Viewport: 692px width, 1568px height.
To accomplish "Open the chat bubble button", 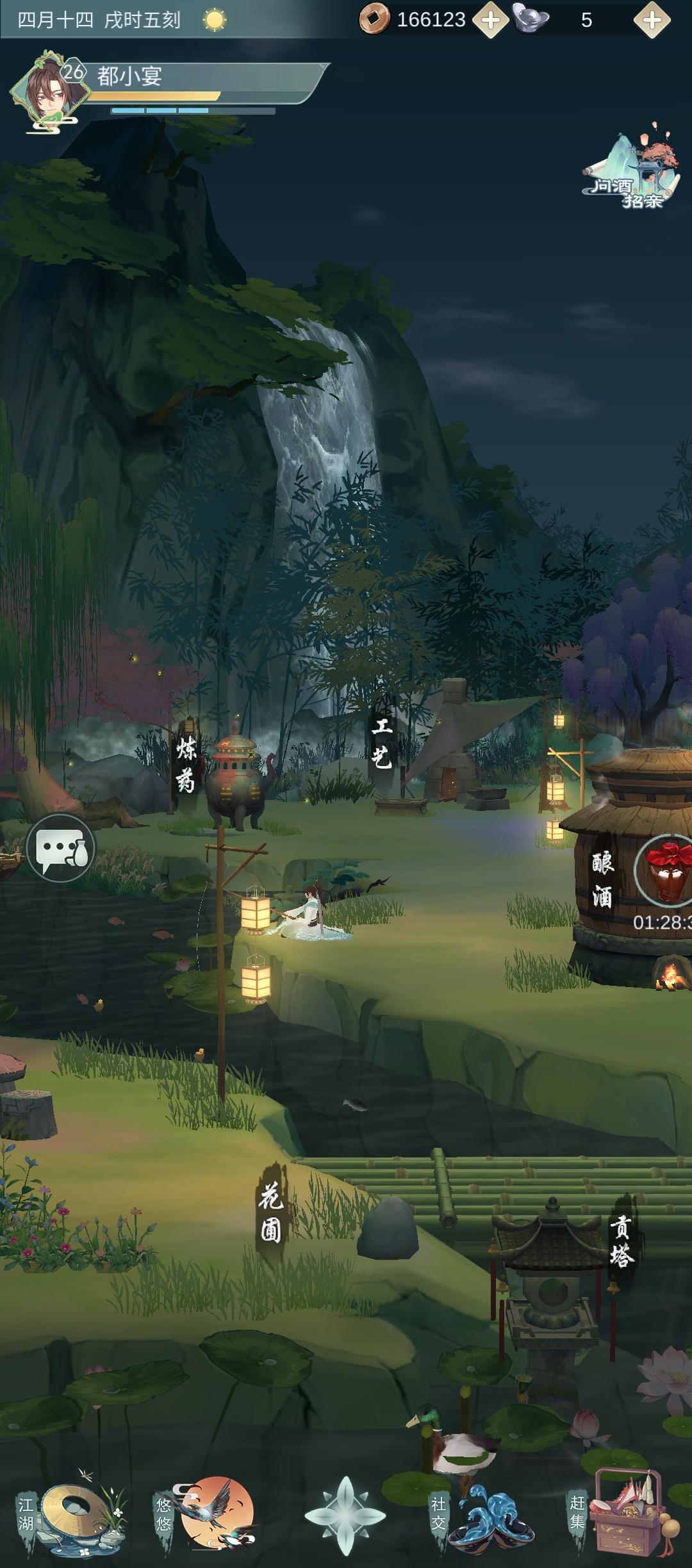I will (61, 848).
